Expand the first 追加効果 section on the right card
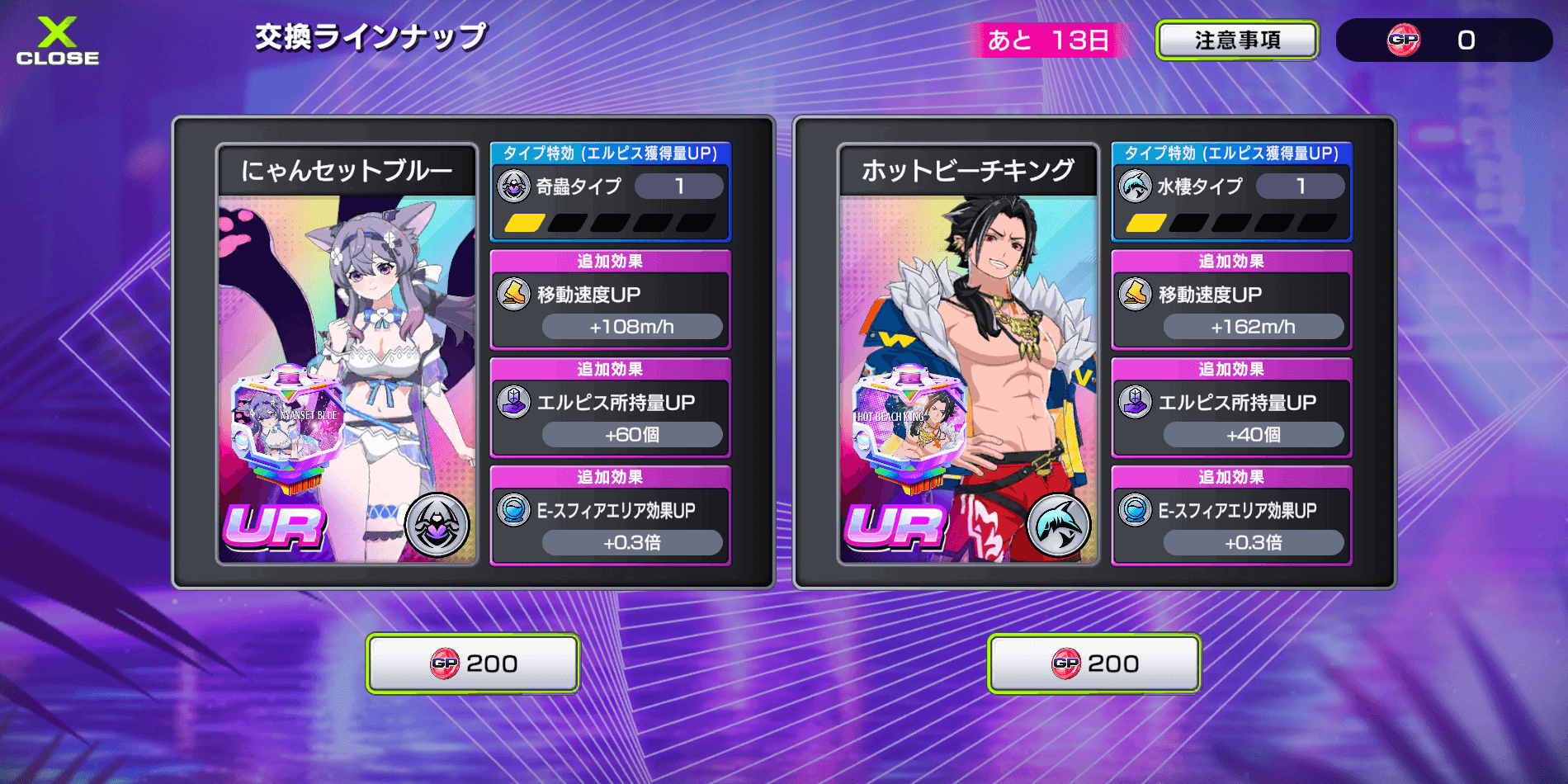 pos(1231,262)
